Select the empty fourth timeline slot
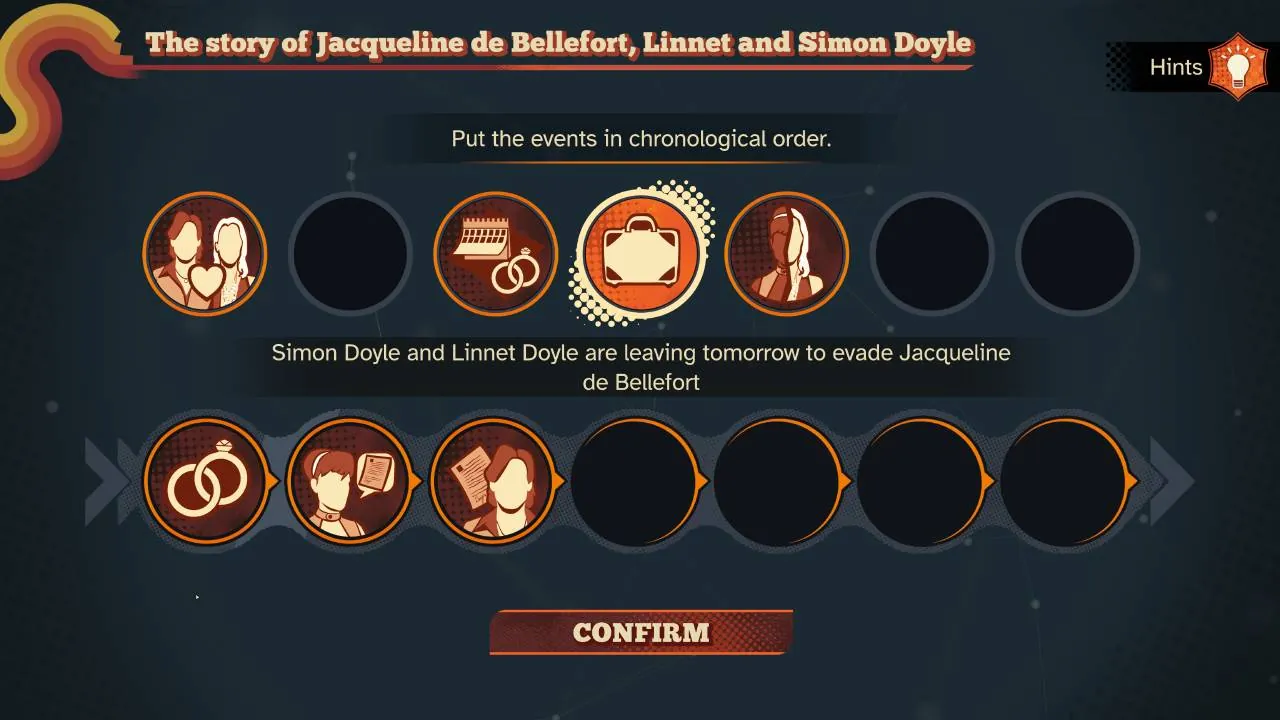 (637, 480)
